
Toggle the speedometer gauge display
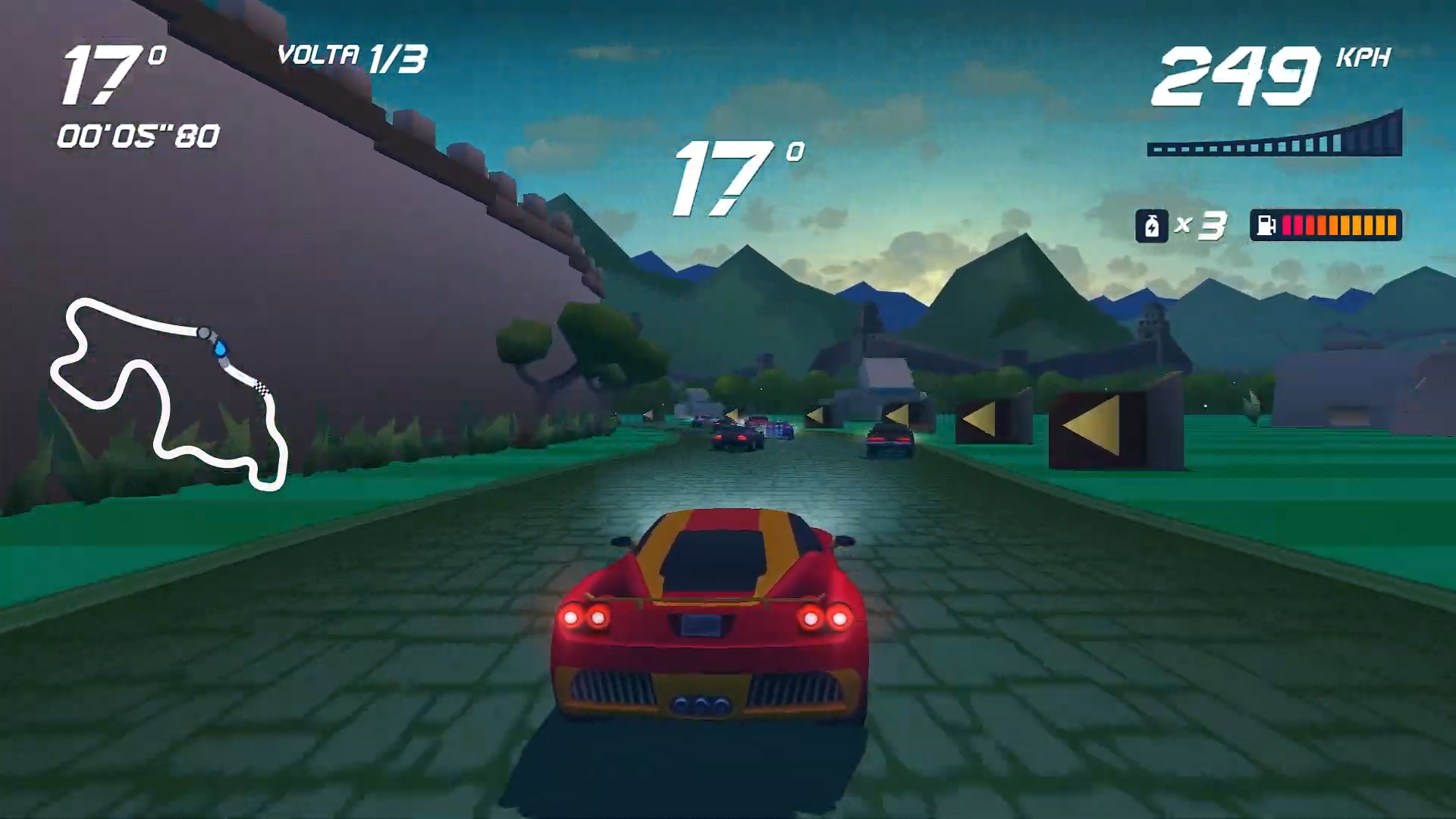[x=1274, y=140]
